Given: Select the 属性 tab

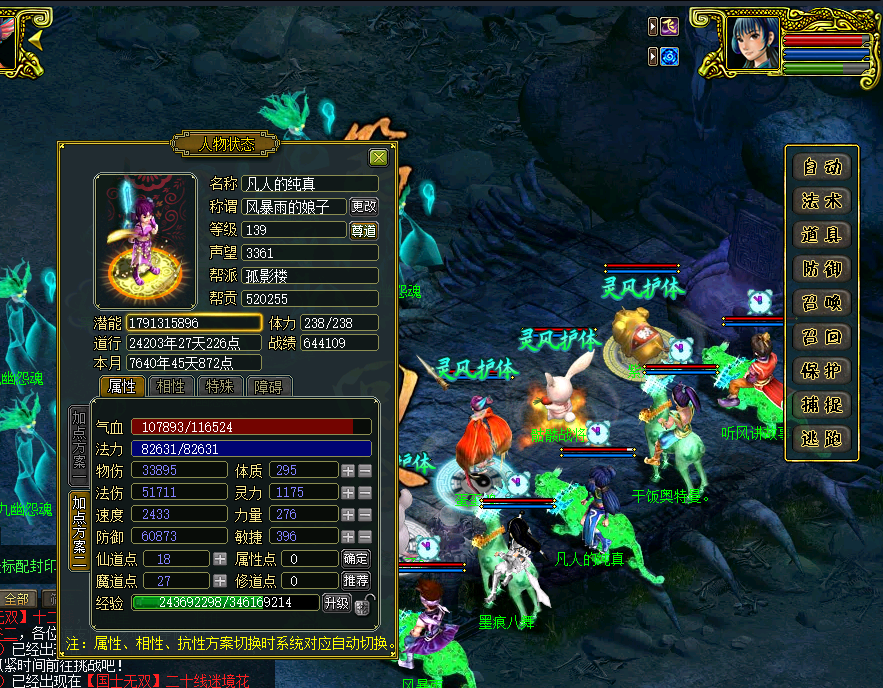Looking at the screenshot, I should tap(124, 387).
